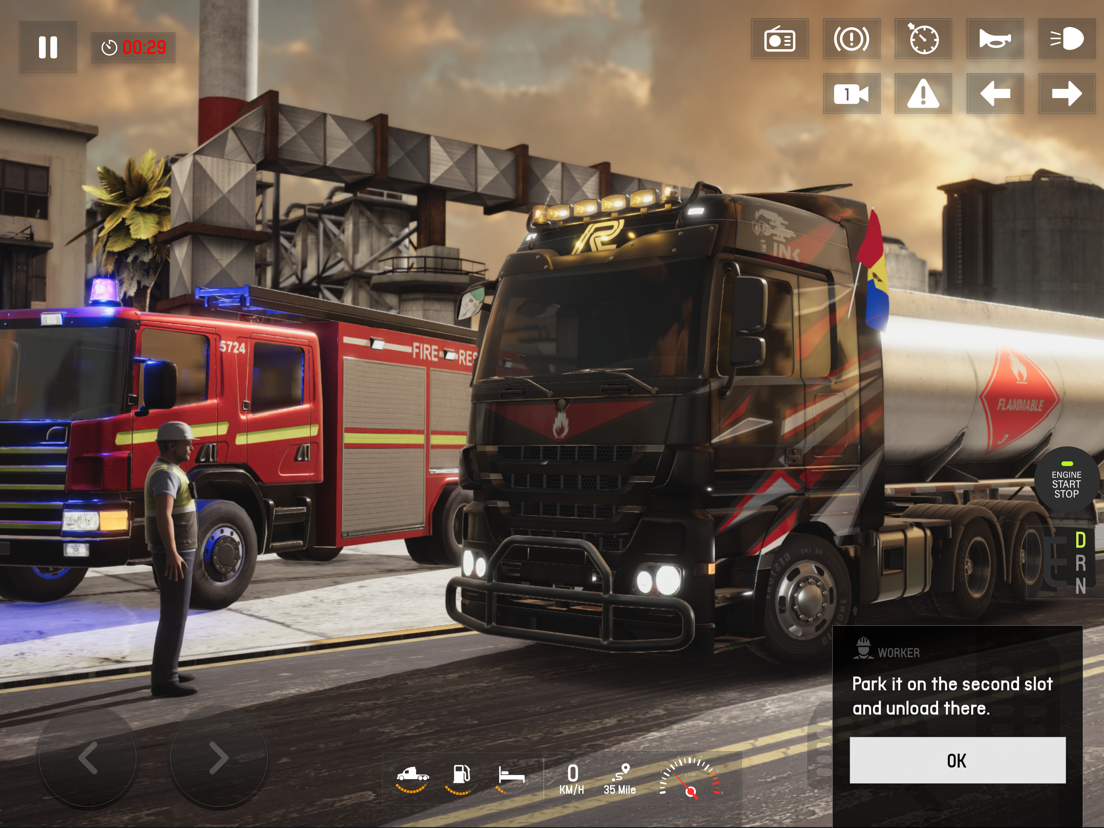Image resolution: width=1104 pixels, height=828 pixels.
Task: Steer left with the left arrow
Action: [x=88, y=758]
